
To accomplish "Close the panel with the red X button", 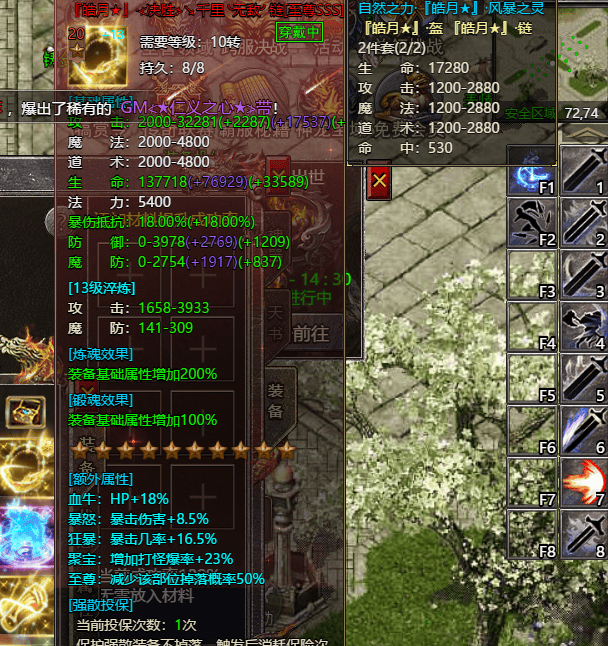I will point(379,182).
